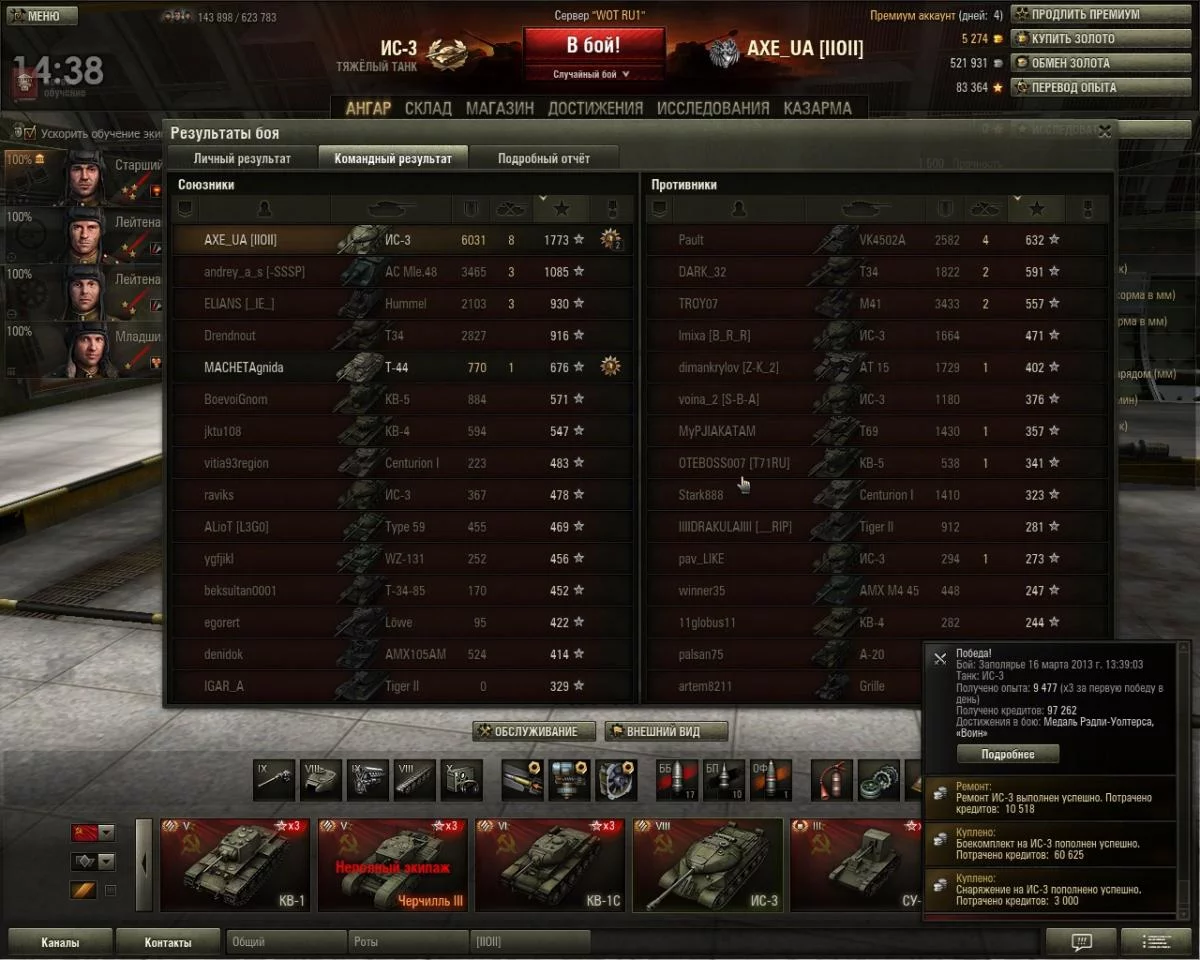Screen dimensions: 1200x960
Task: Click the Перевод опыта button
Action: pyautogui.click(x=1086, y=87)
